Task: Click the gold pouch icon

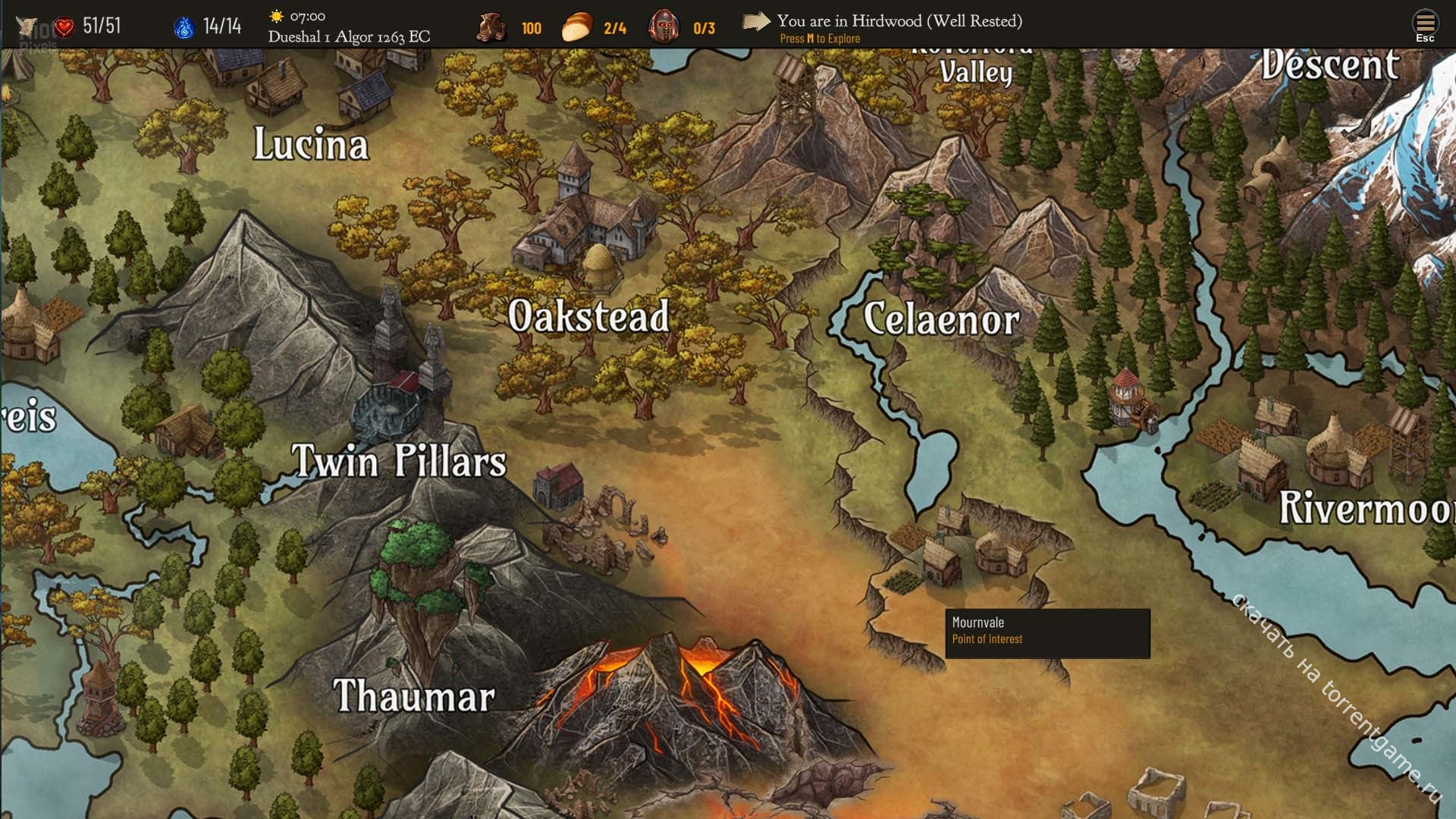Action: 491,27
